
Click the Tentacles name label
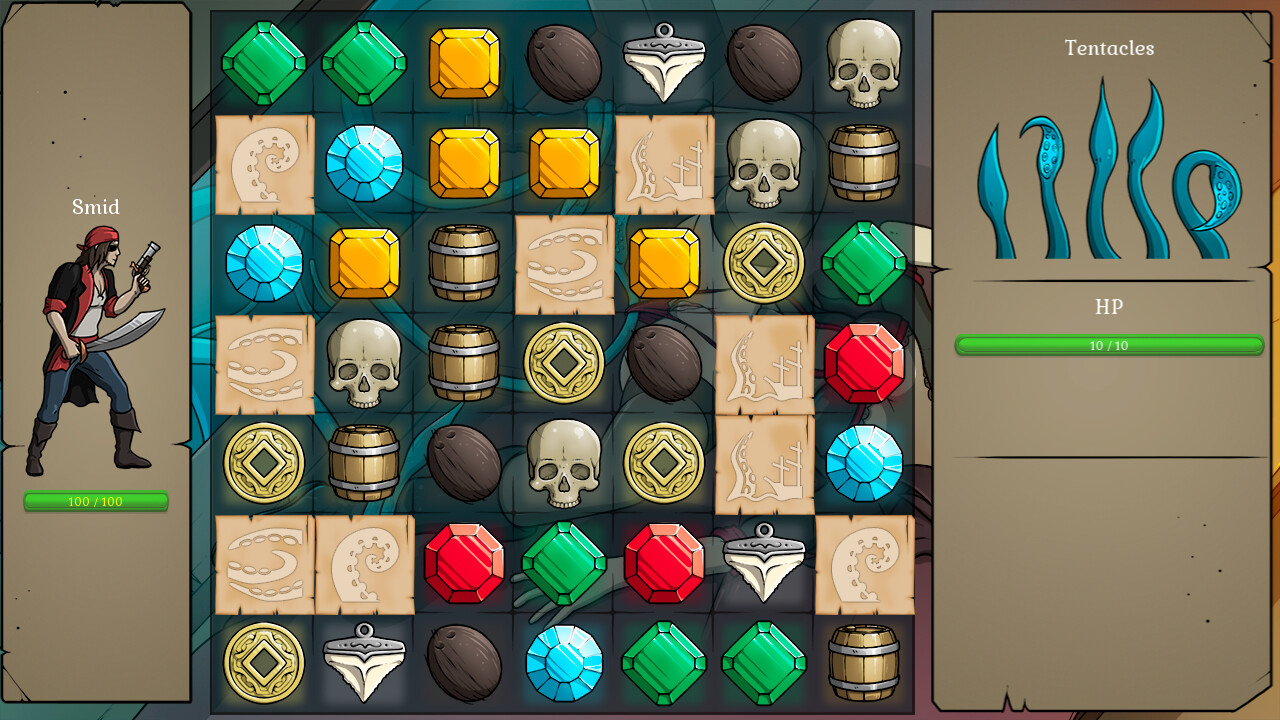(1110, 48)
